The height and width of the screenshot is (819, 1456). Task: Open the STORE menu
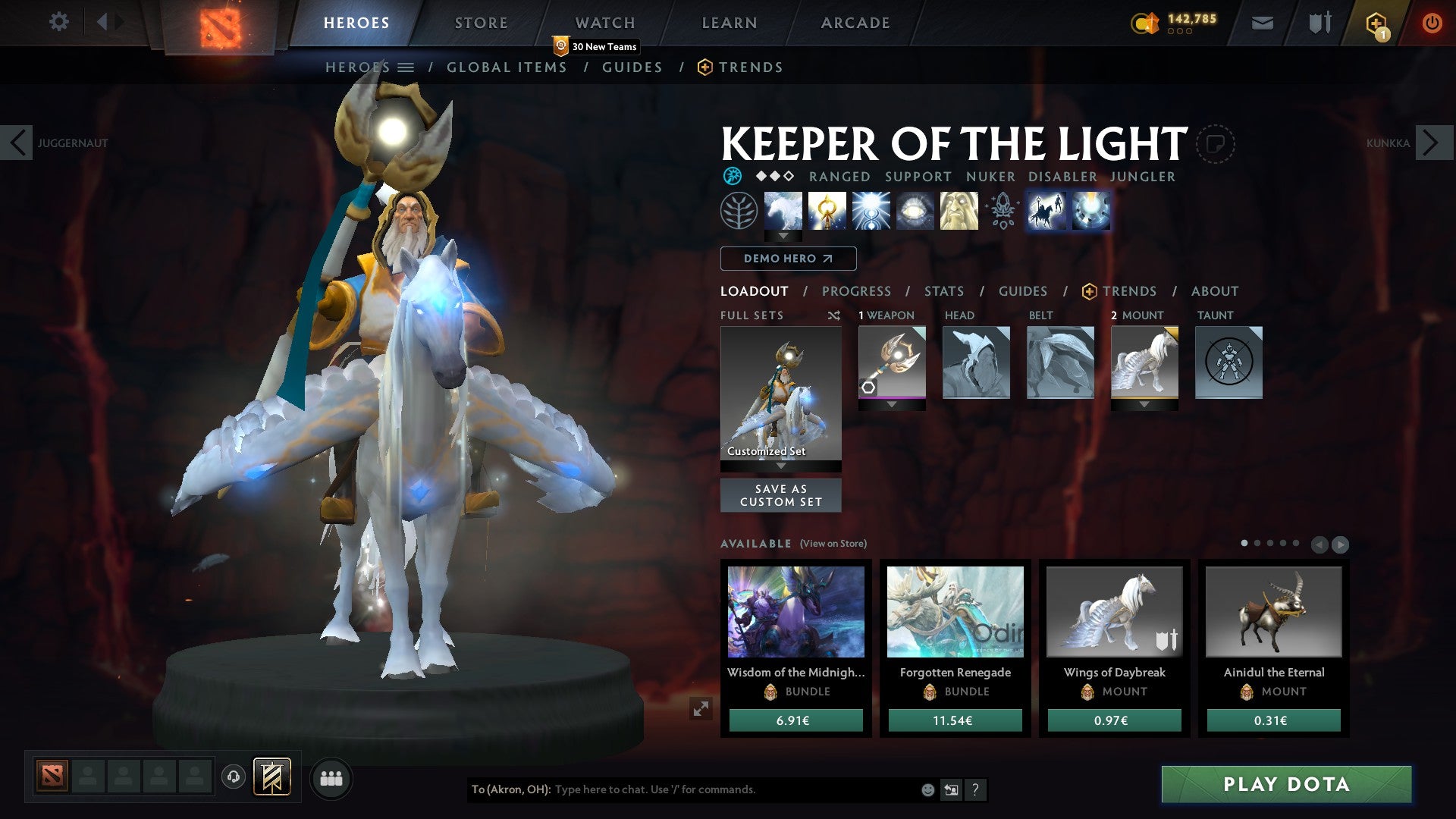(481, 22)
